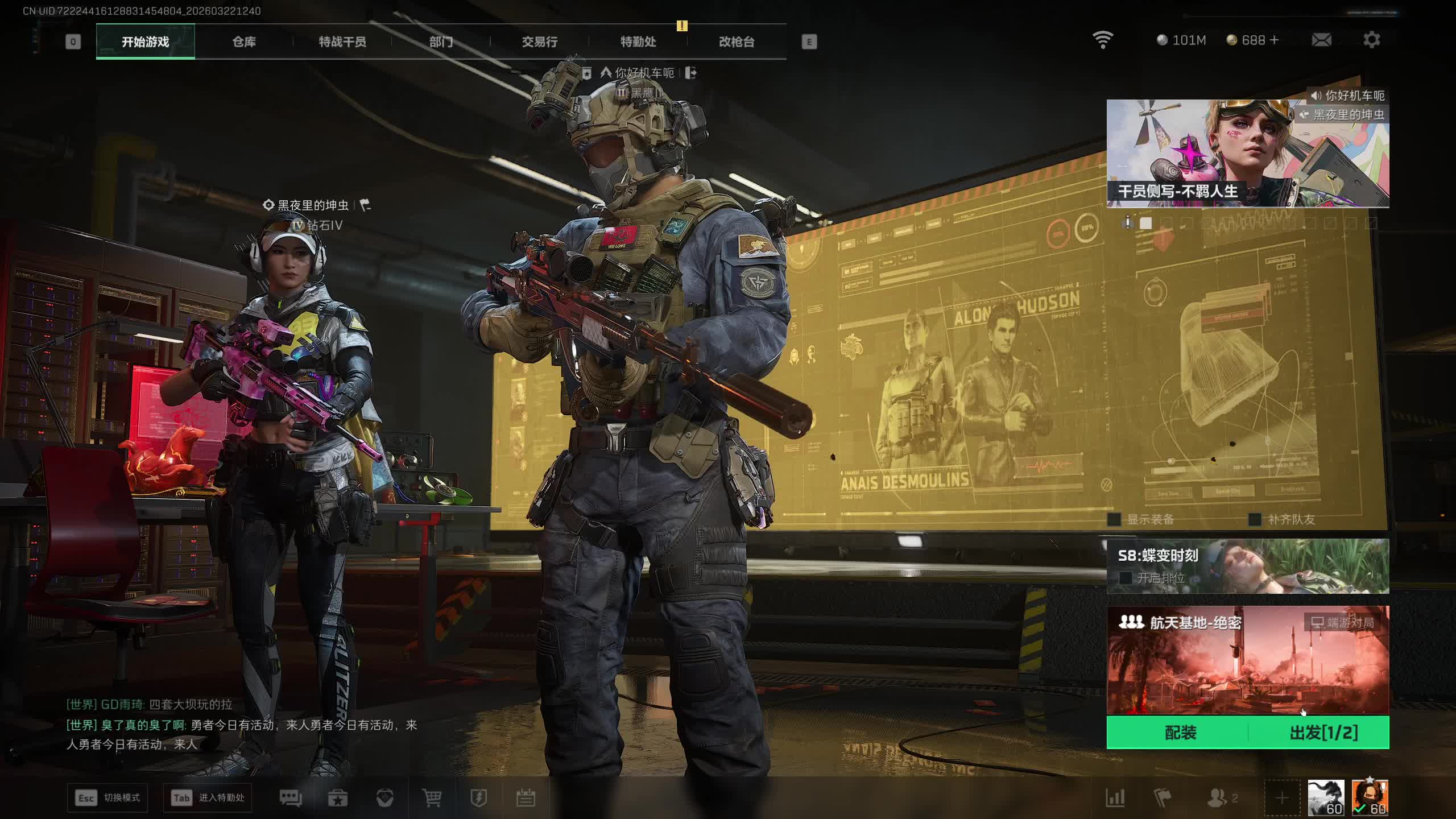The image size is (1456, 819).
Task: Open the bar chart stats icon
Action: 1115,798
